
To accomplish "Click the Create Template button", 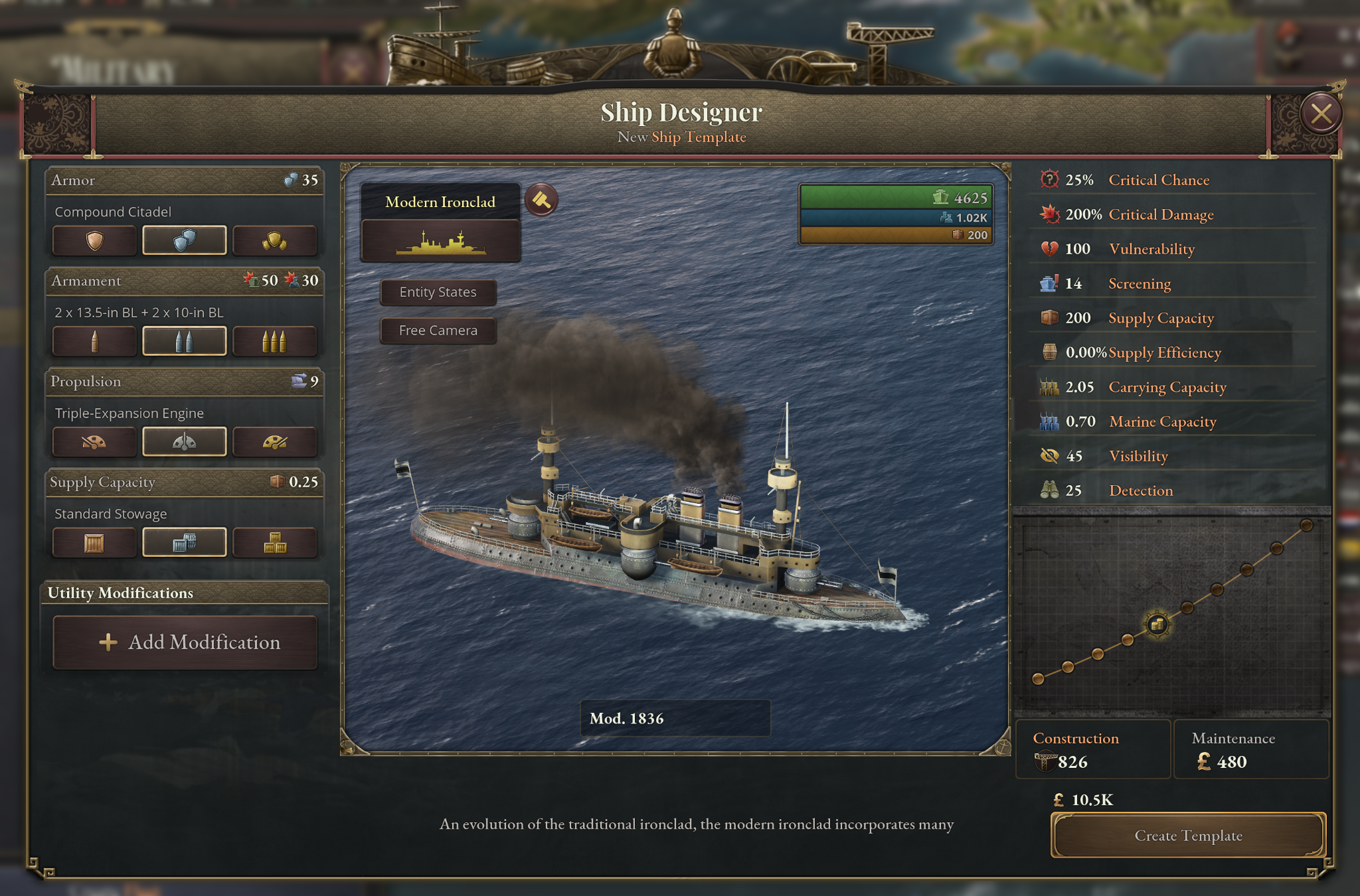I will 1188,836.
